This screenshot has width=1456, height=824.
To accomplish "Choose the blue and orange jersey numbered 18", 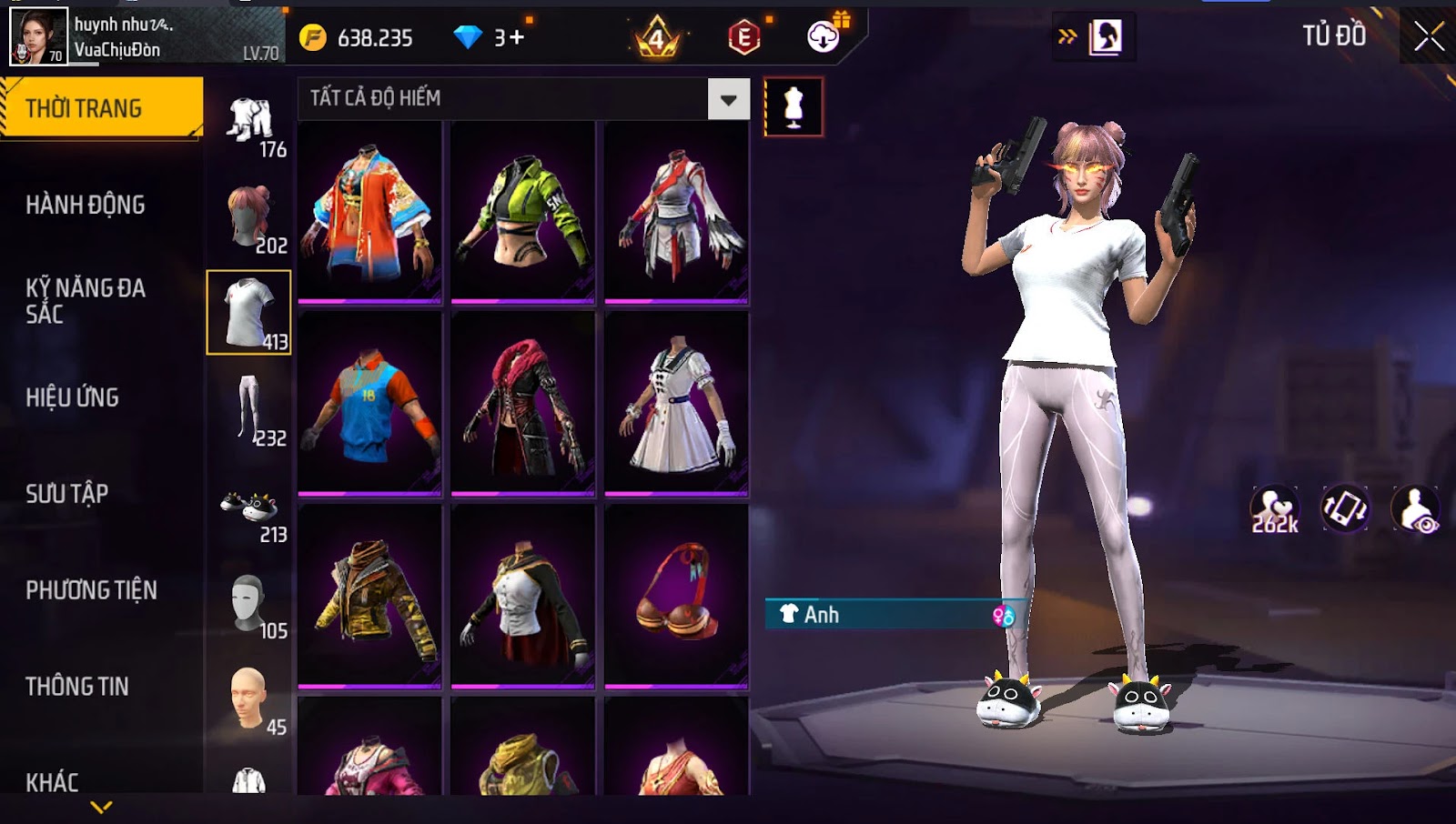I will [369, 404].
